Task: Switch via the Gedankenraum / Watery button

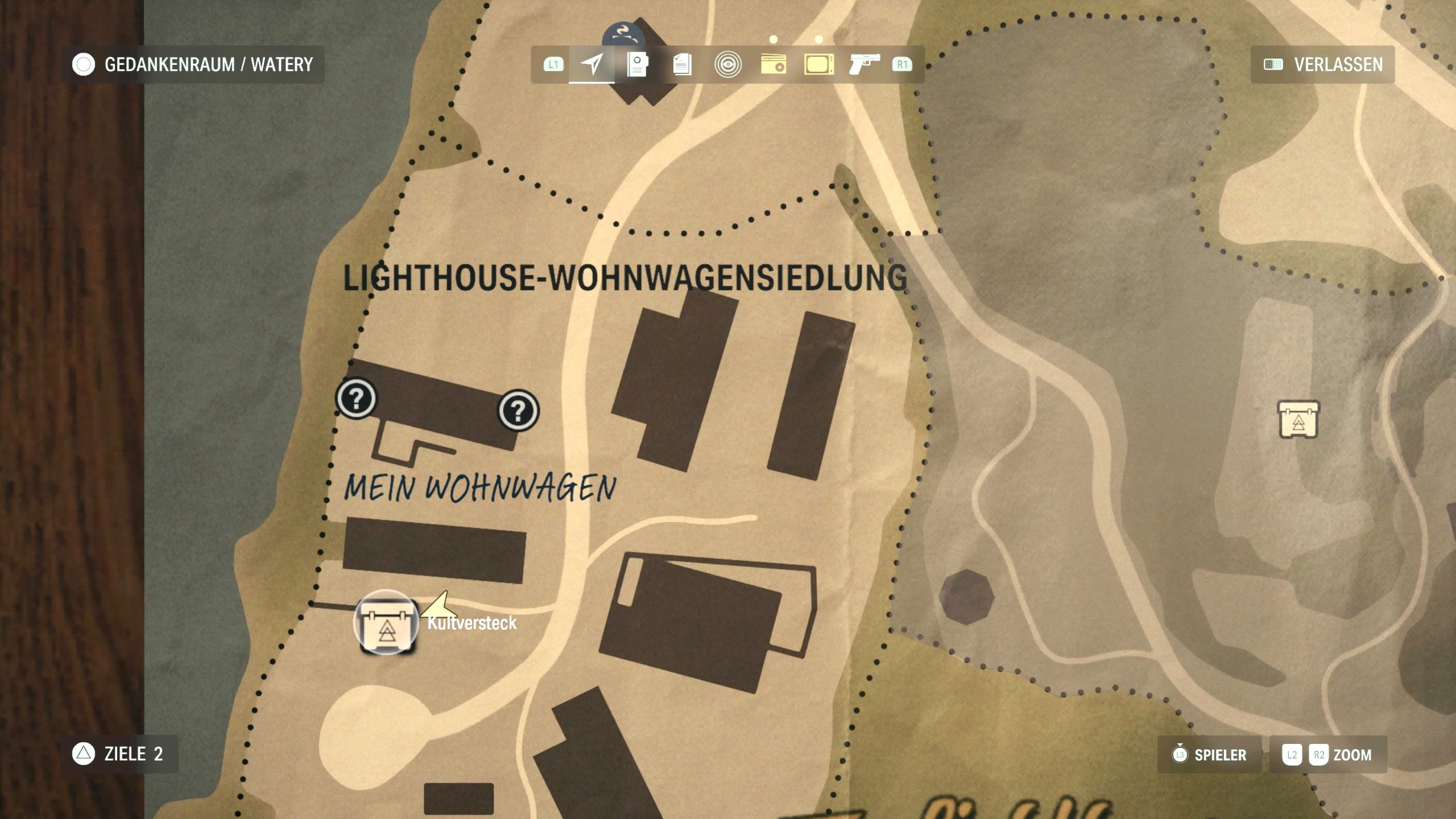Action: pyautogui.click(x=193, y=64)
